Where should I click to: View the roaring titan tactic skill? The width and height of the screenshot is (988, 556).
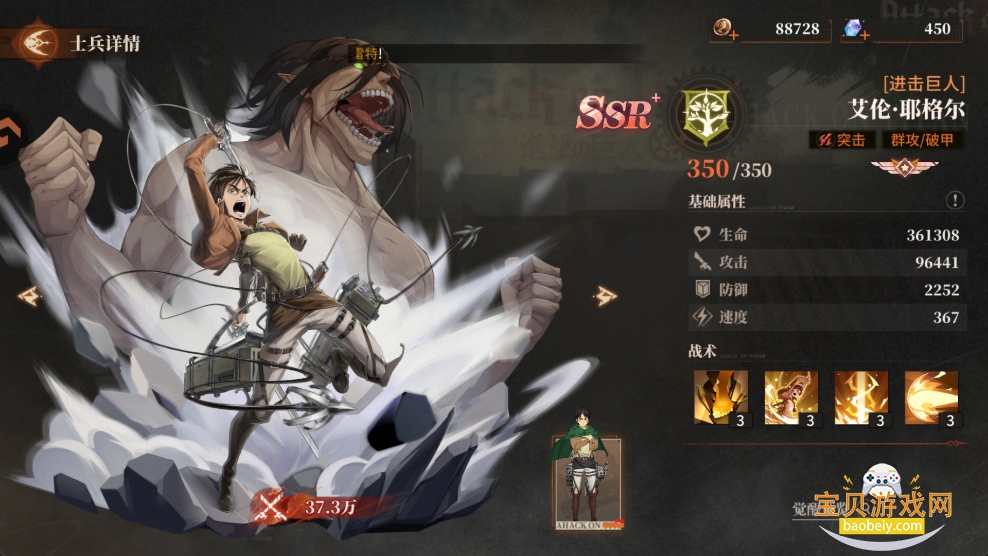click(791, 397)
